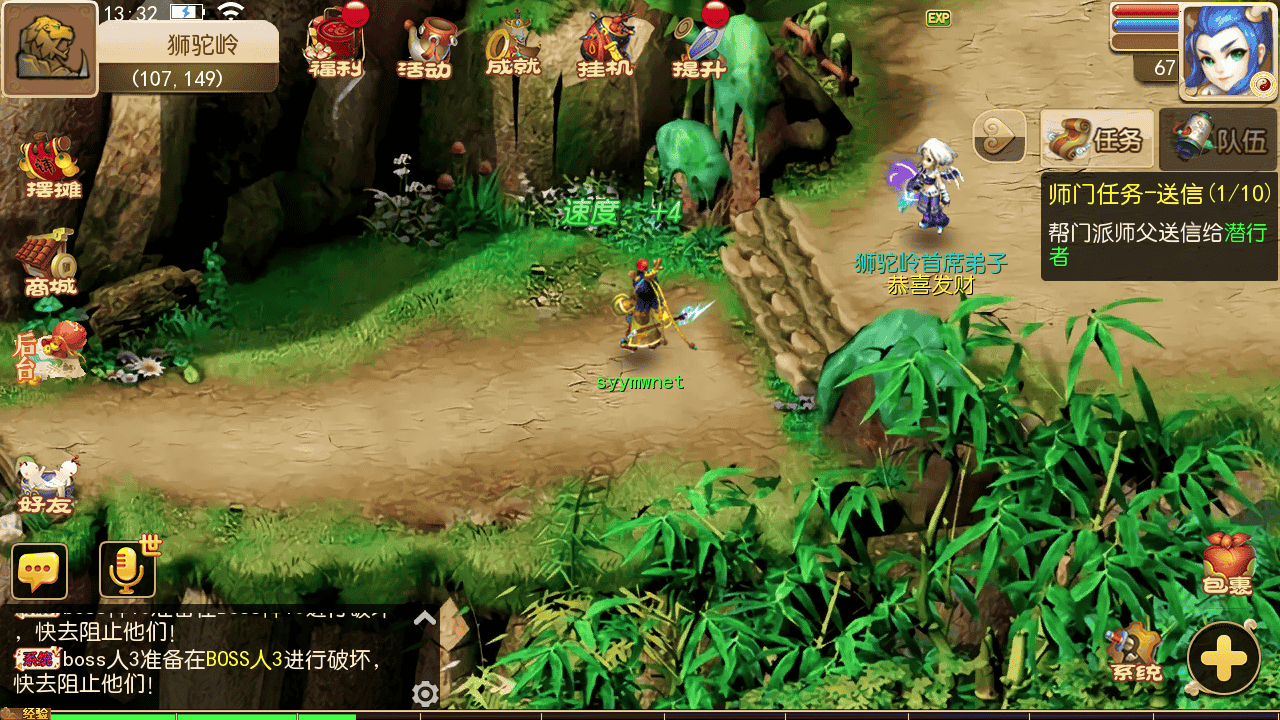Open the 系统 system menu
The width and height of the screenshot is (1280, 720).
1135,655
